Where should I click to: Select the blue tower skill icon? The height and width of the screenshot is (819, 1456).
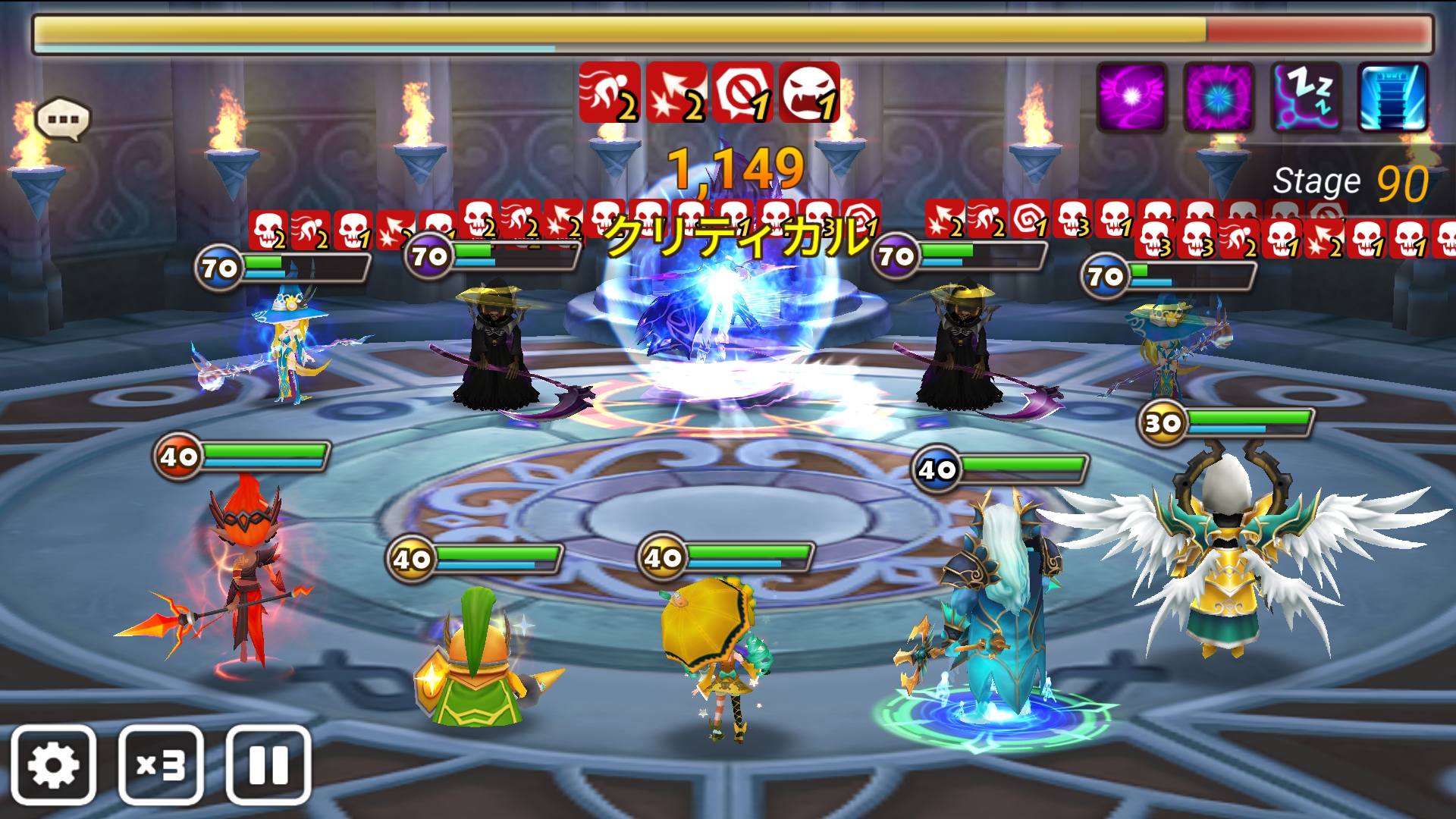[1393, 97]
